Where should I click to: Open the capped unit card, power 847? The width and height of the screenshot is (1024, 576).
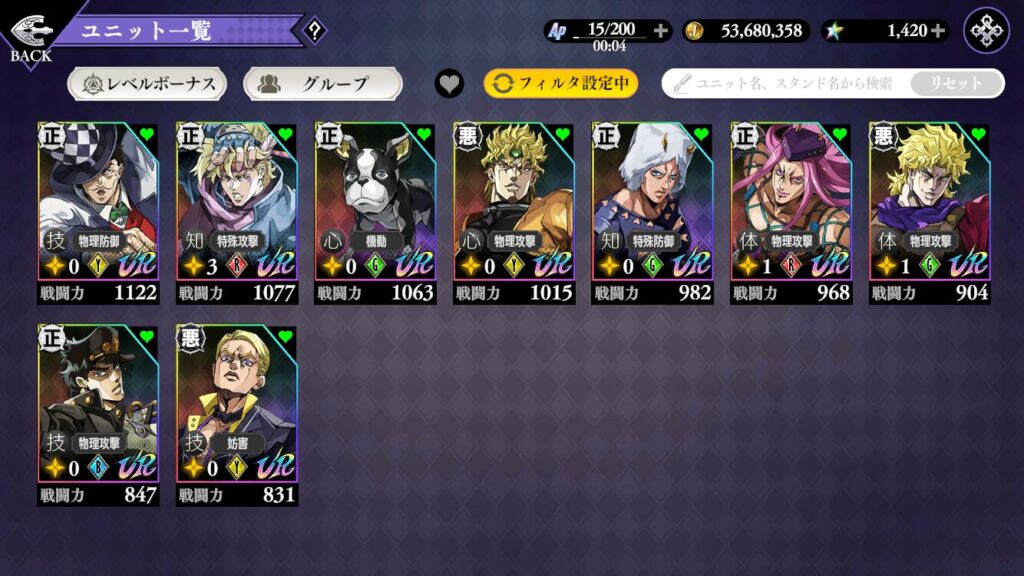coord(98,414)
